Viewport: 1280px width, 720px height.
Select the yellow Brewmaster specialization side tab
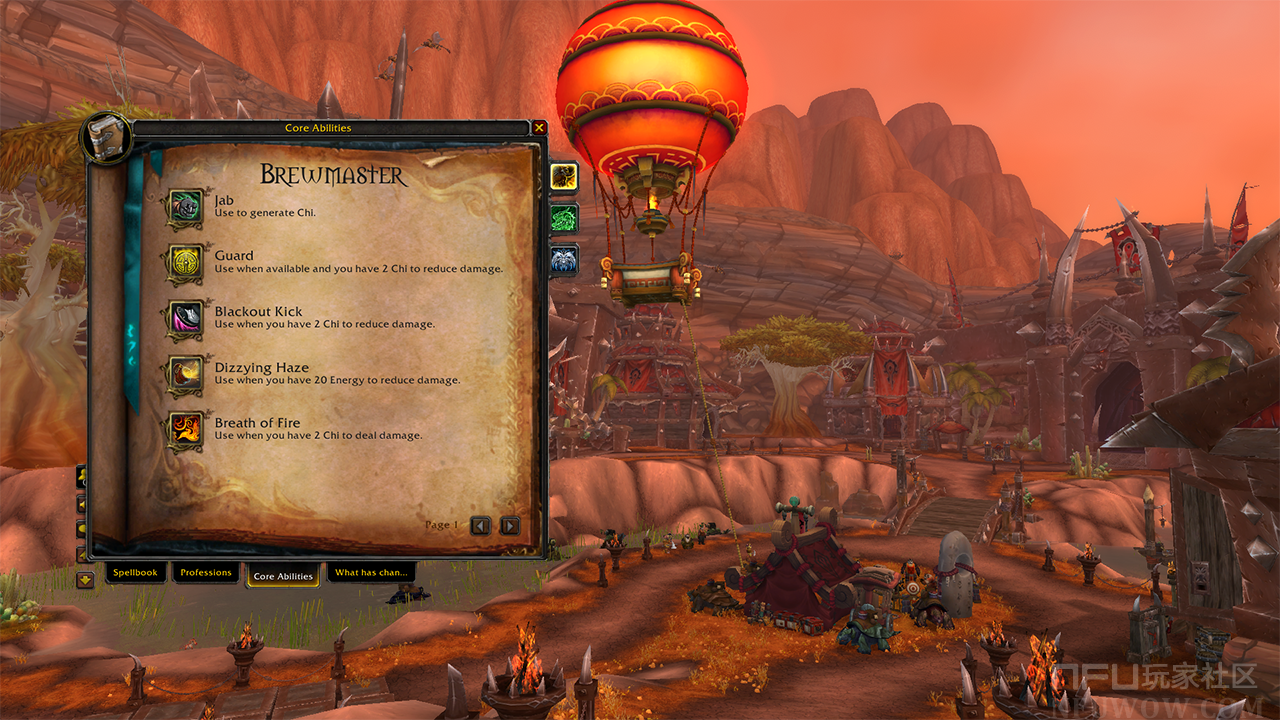[564, 177]
